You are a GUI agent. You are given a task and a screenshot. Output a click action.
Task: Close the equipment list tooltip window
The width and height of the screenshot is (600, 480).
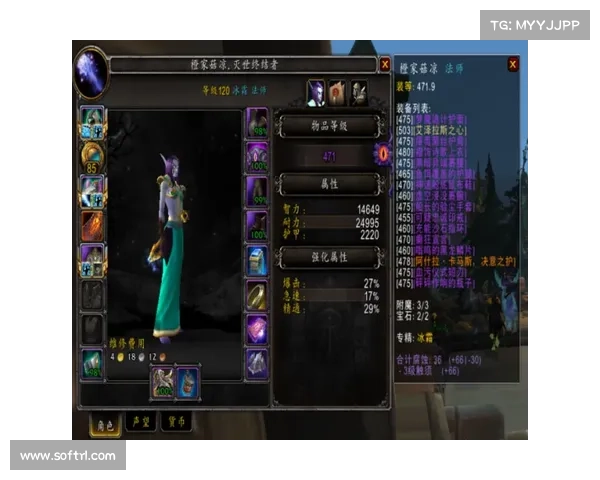pos(513,65)
